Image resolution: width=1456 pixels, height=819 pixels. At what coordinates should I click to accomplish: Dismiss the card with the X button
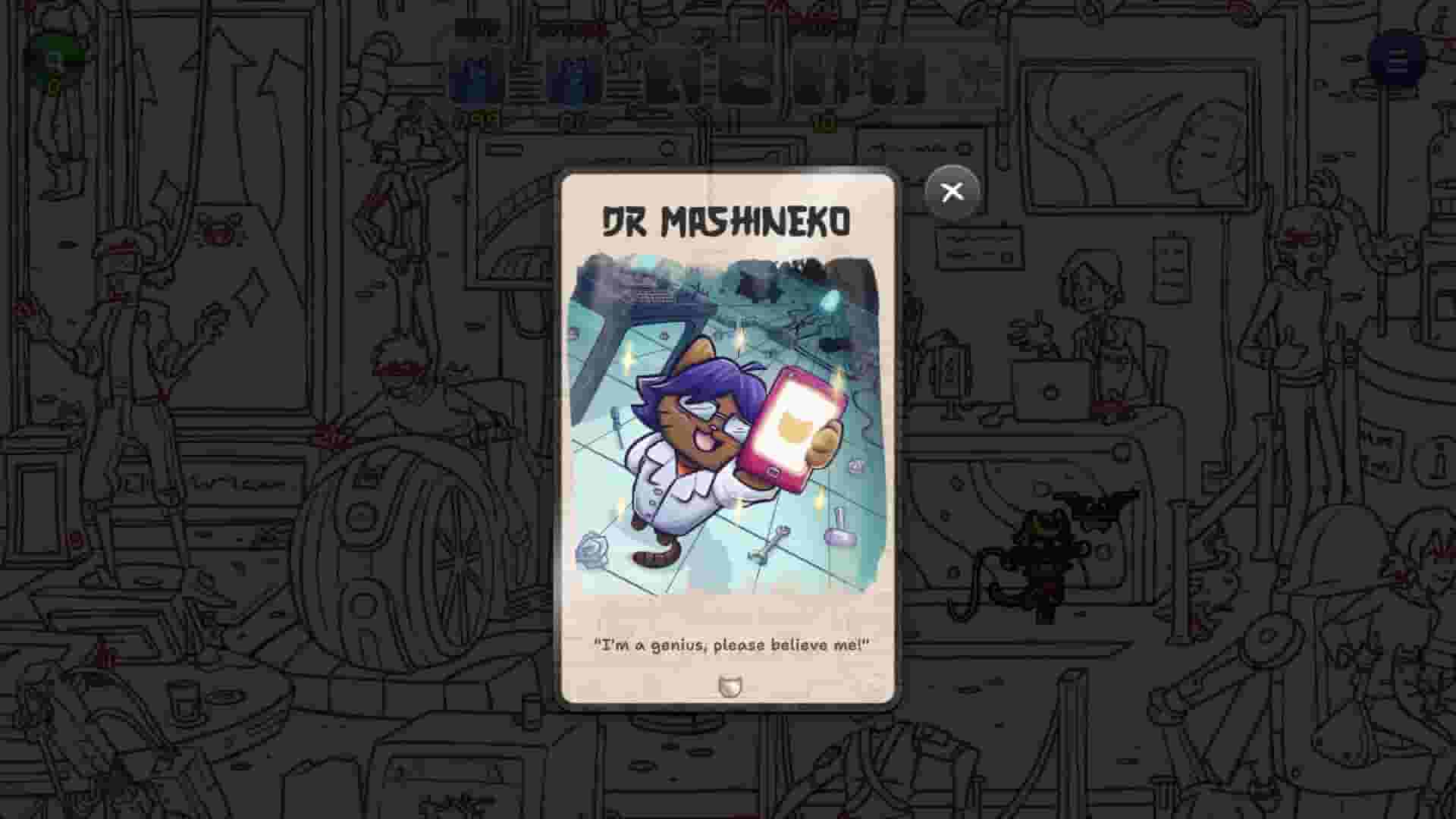coord(952,192)
